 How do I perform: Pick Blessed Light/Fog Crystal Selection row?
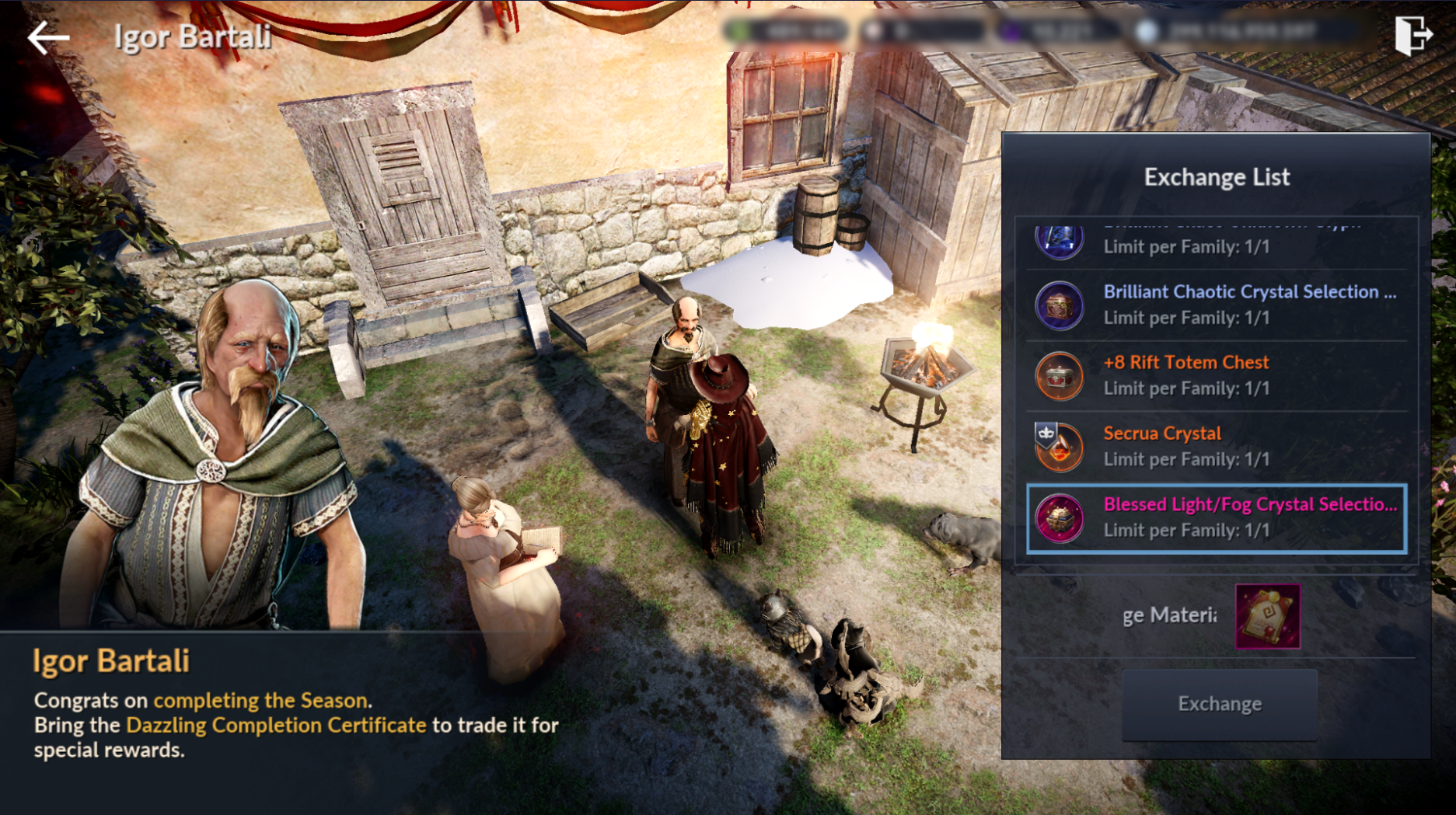point(1217,517)
